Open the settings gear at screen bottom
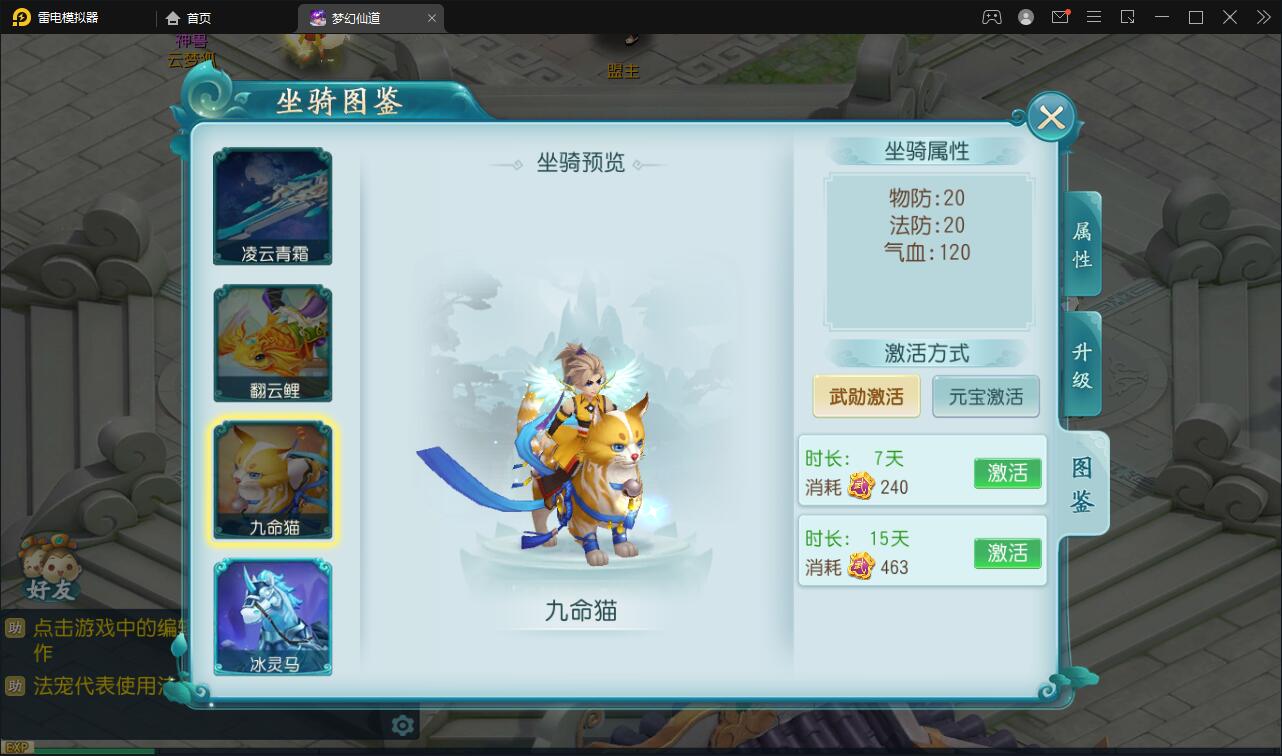 point(401,727)
